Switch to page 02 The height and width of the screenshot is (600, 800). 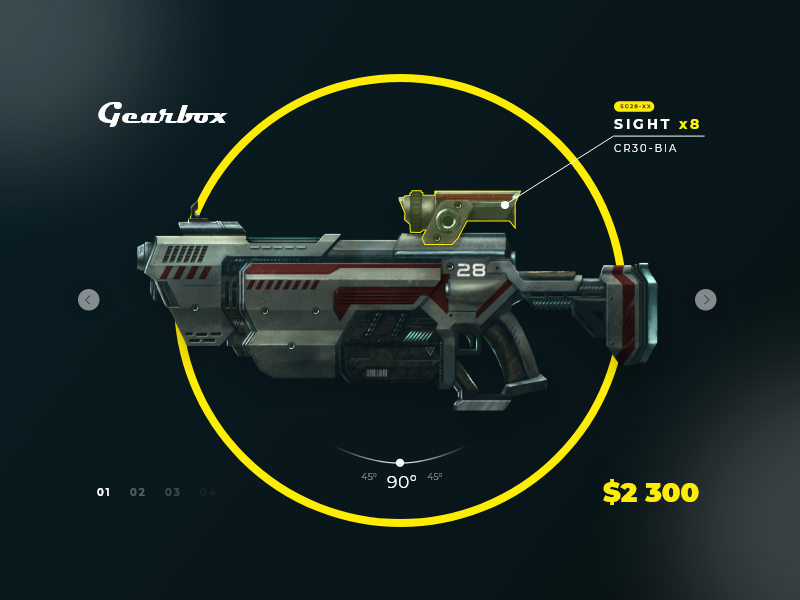(x=138, y=492)
